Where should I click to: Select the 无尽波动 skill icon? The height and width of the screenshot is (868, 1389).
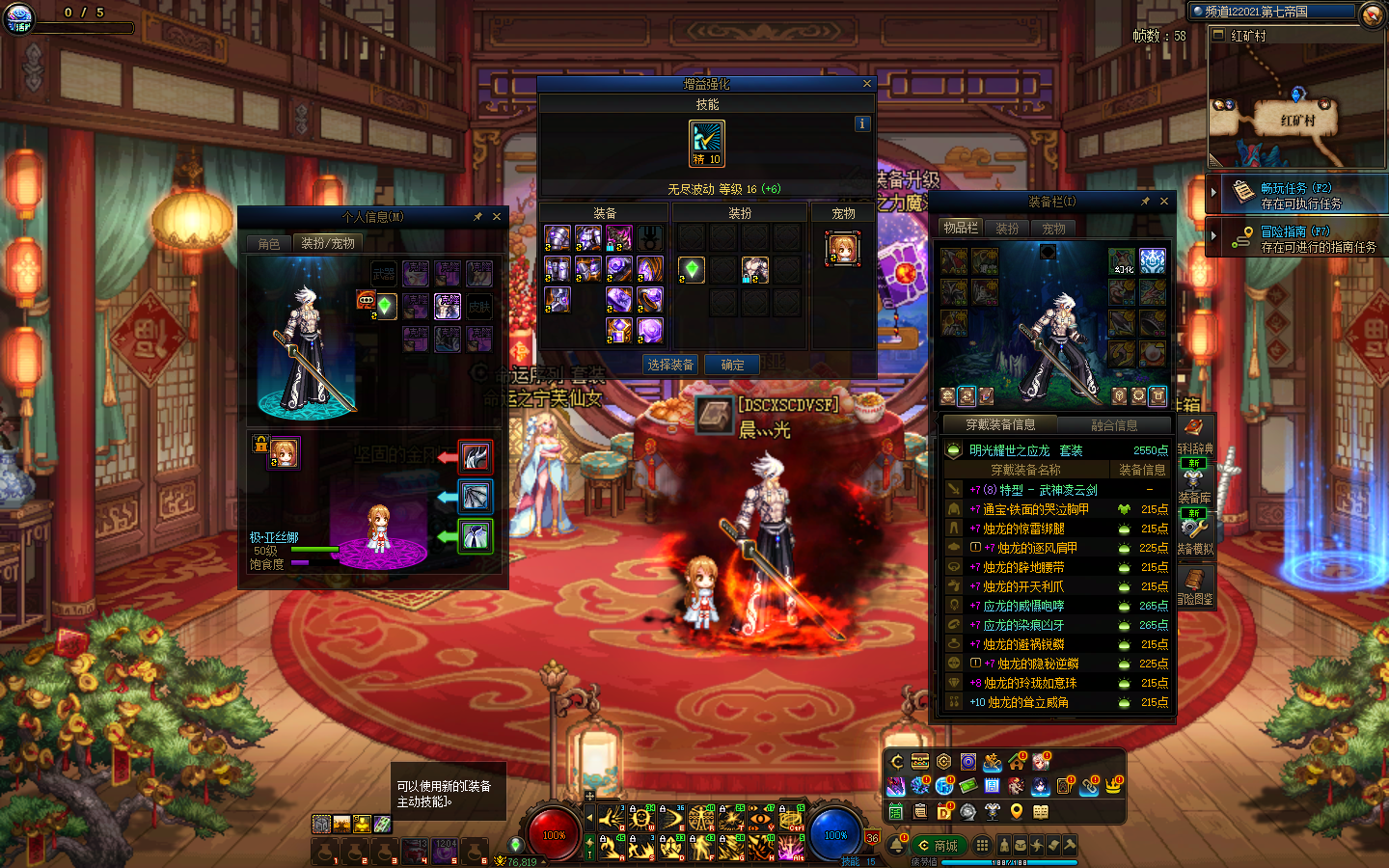pyautogui.click(x=707, y=143)
